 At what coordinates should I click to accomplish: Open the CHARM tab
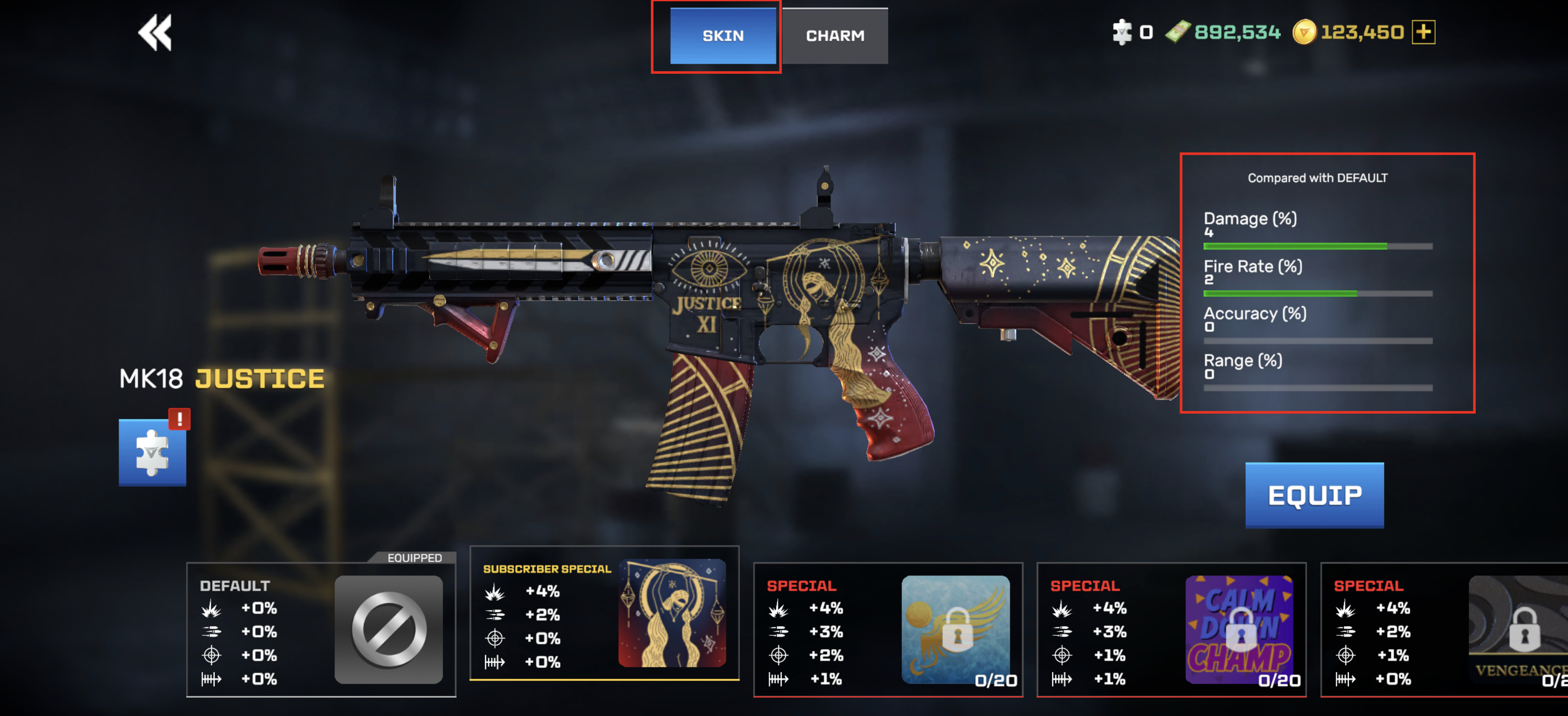(834, 36)
